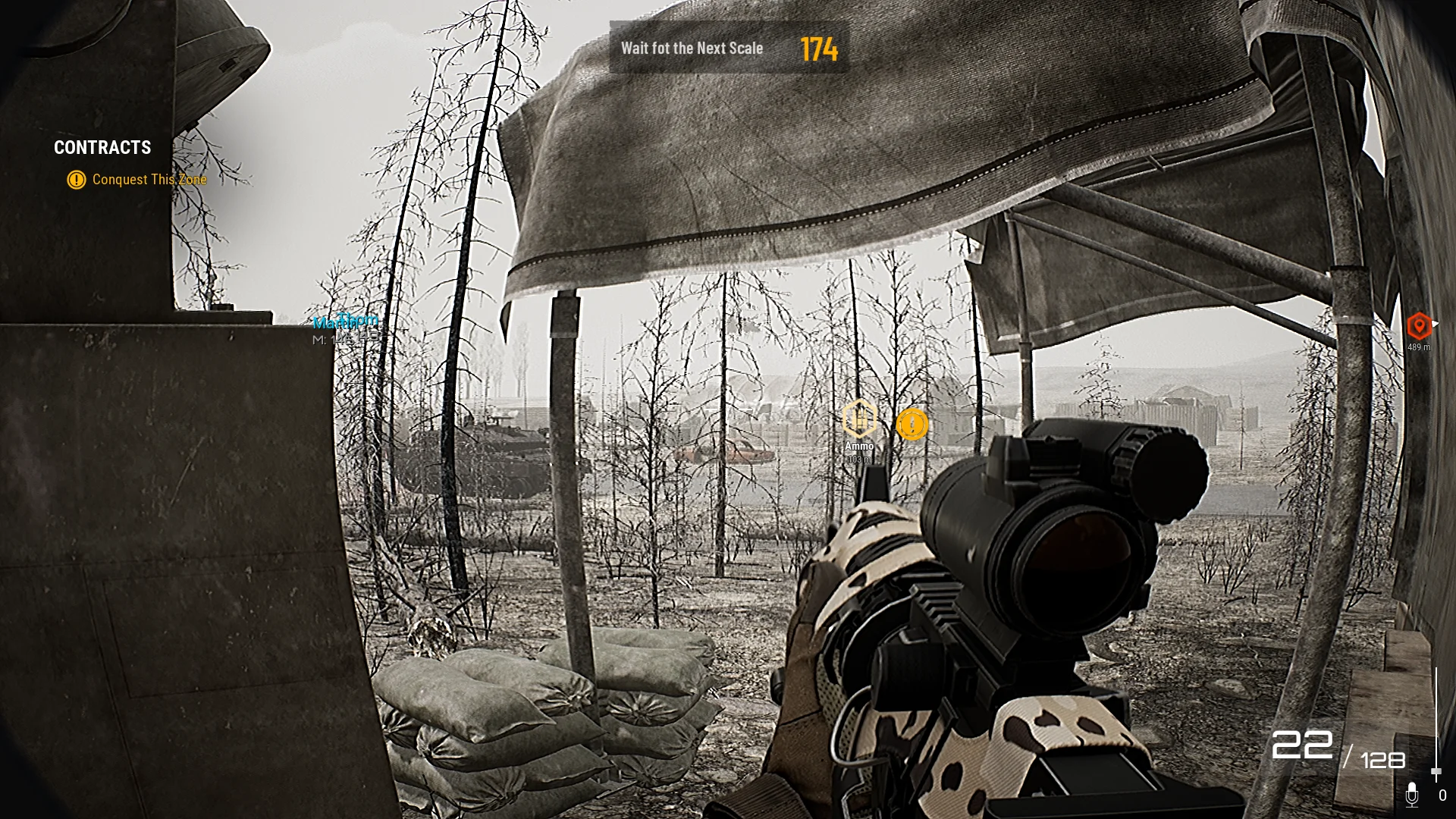Select the Conquest This Zone contract
1456x819 pixels.
click(149, 180)
